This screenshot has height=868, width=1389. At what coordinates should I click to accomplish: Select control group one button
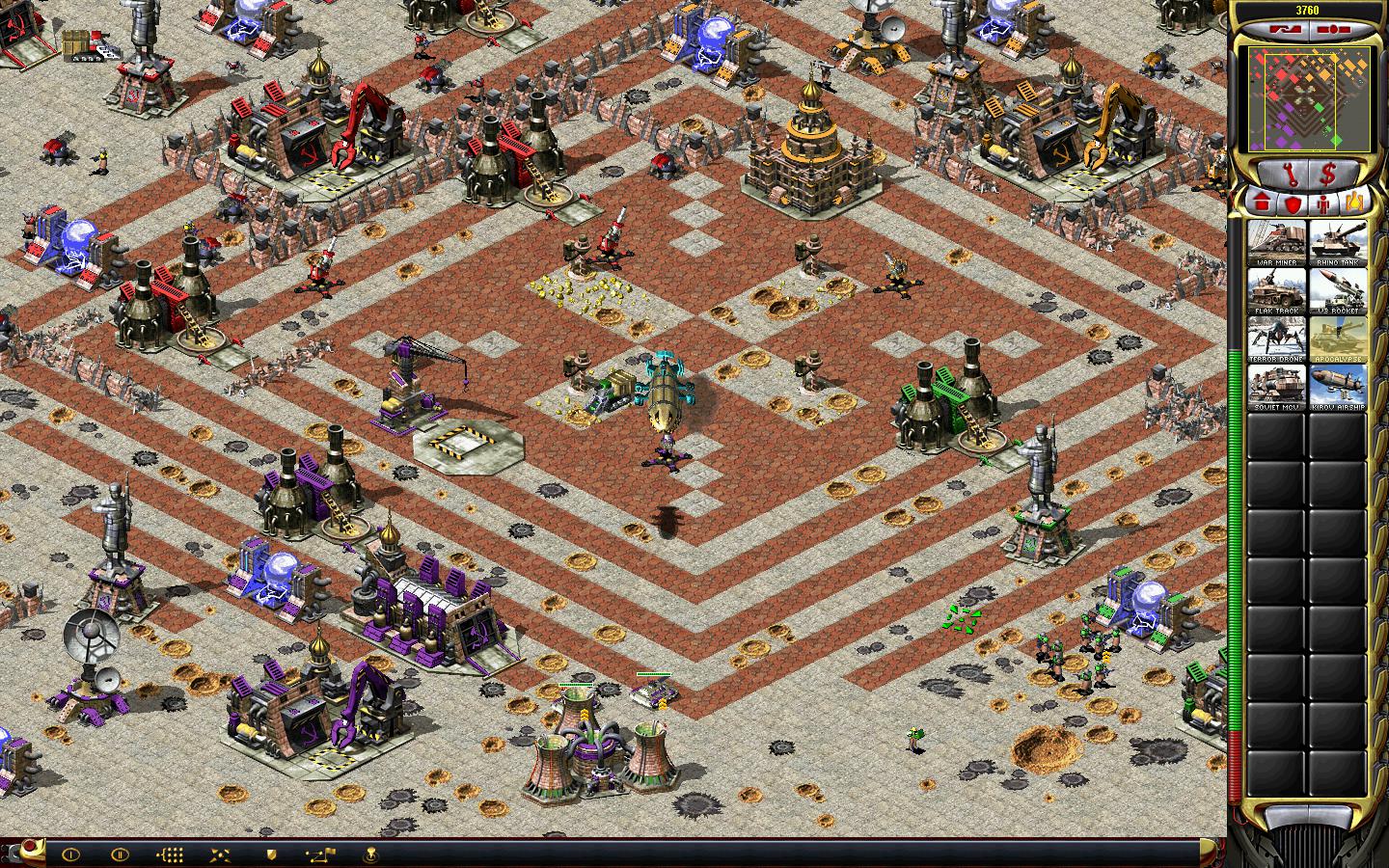coord(70,854)
